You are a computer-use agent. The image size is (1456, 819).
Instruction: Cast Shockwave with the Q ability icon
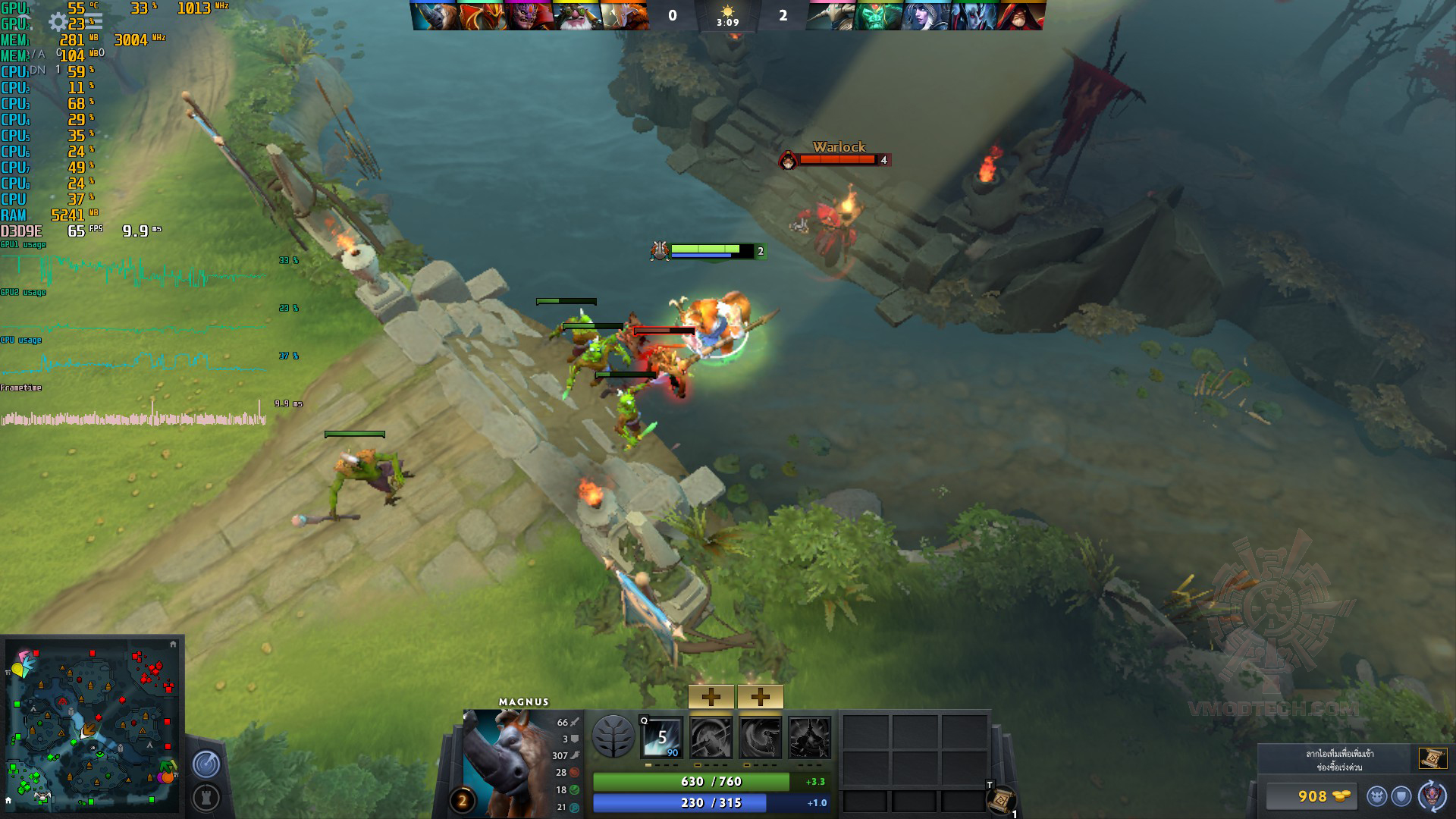click(661, 737)
